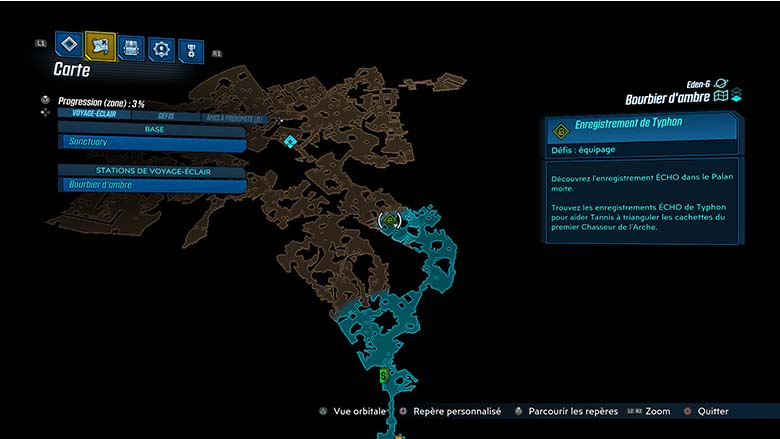The width and height of the screenshot is (780, 439).
Task: Choose Sanctuary as fast travel destination
Action: 152,145
